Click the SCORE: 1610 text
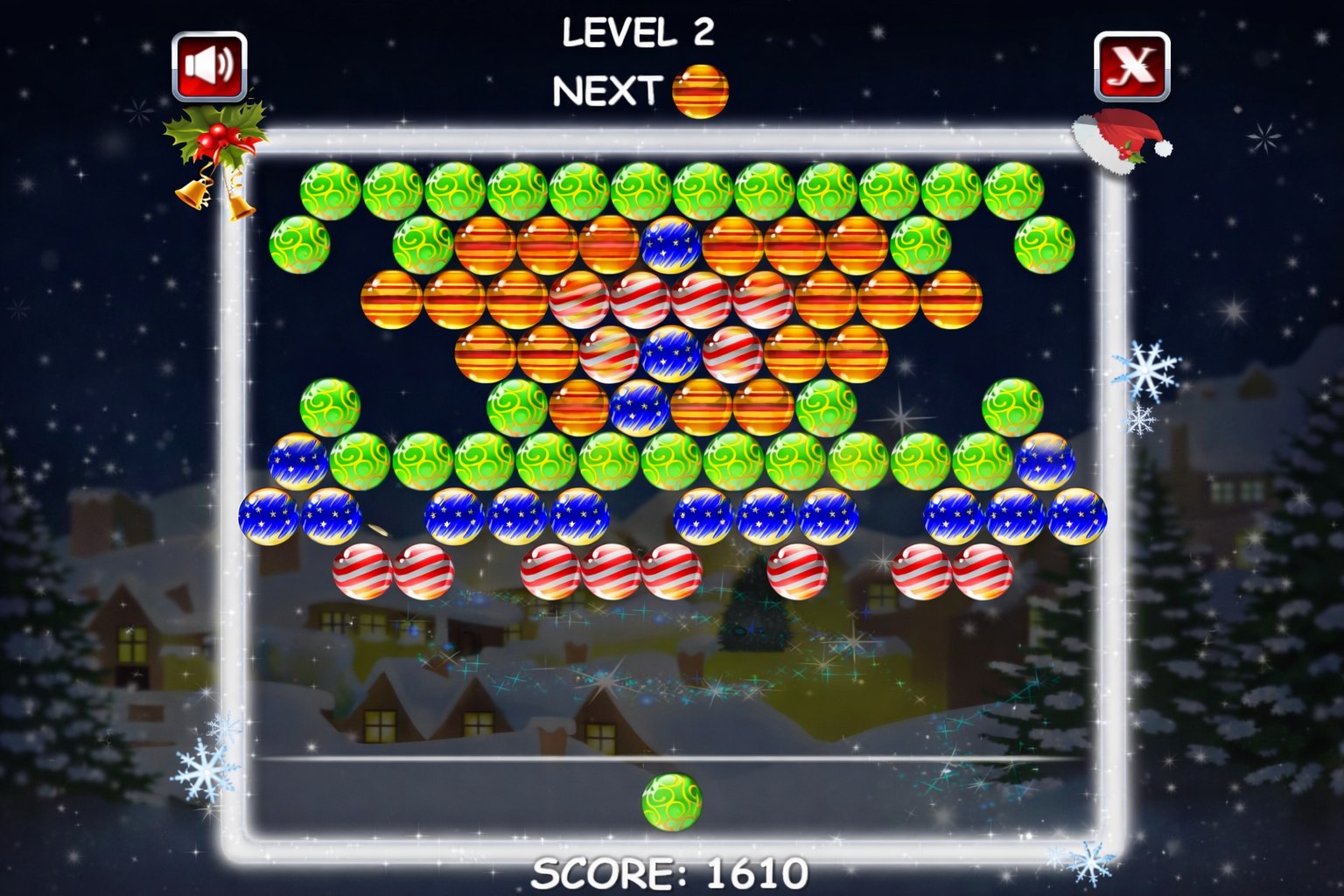This screenshot has width=1344, height=896. coord(671,872)
